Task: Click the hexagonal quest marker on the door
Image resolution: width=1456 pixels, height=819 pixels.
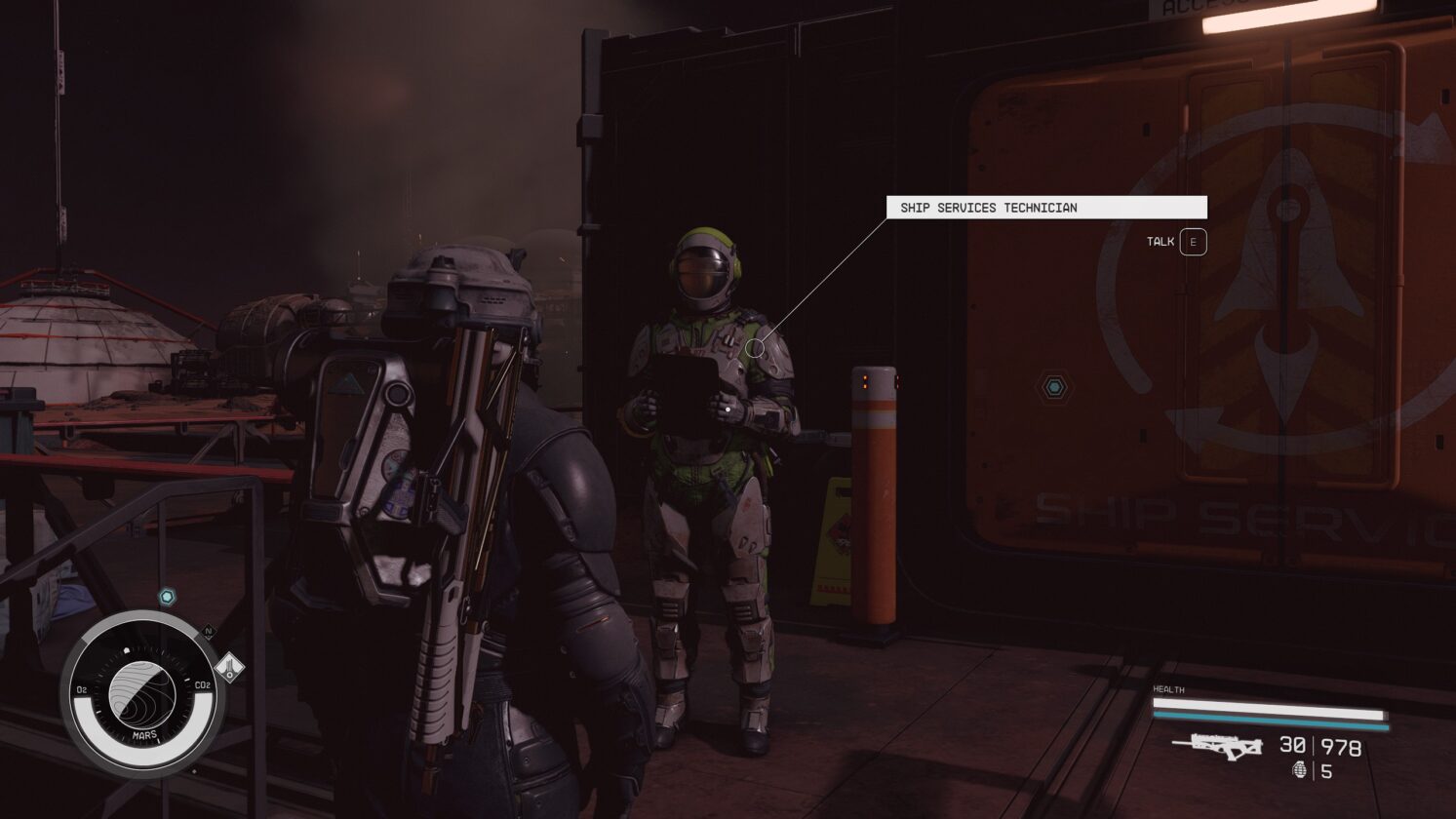Action: (1054, 388)
